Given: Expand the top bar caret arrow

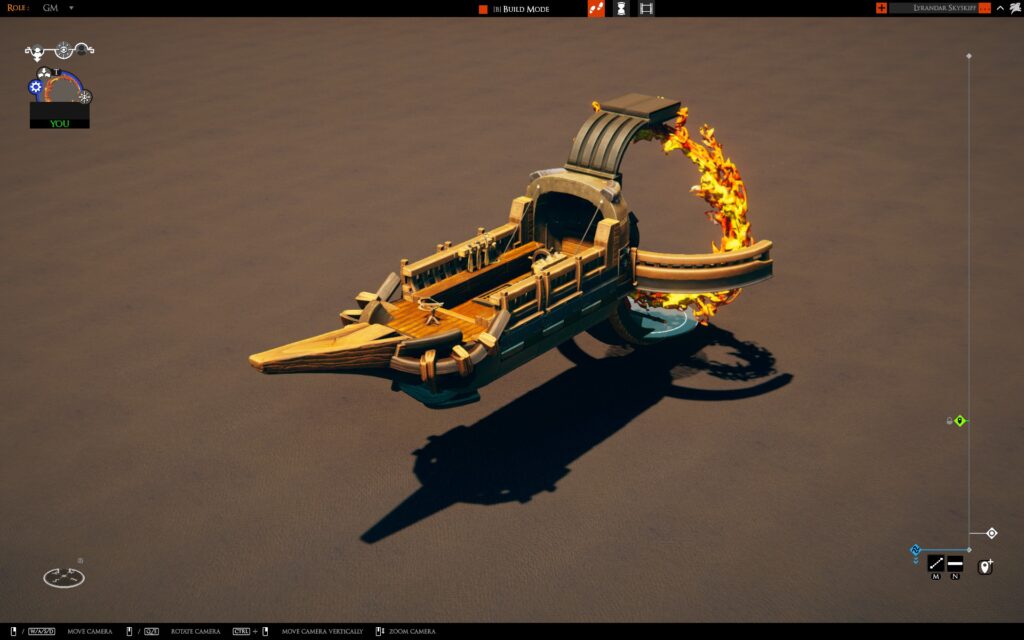Looking at the screenshot, I should (x=1000, y=8).
